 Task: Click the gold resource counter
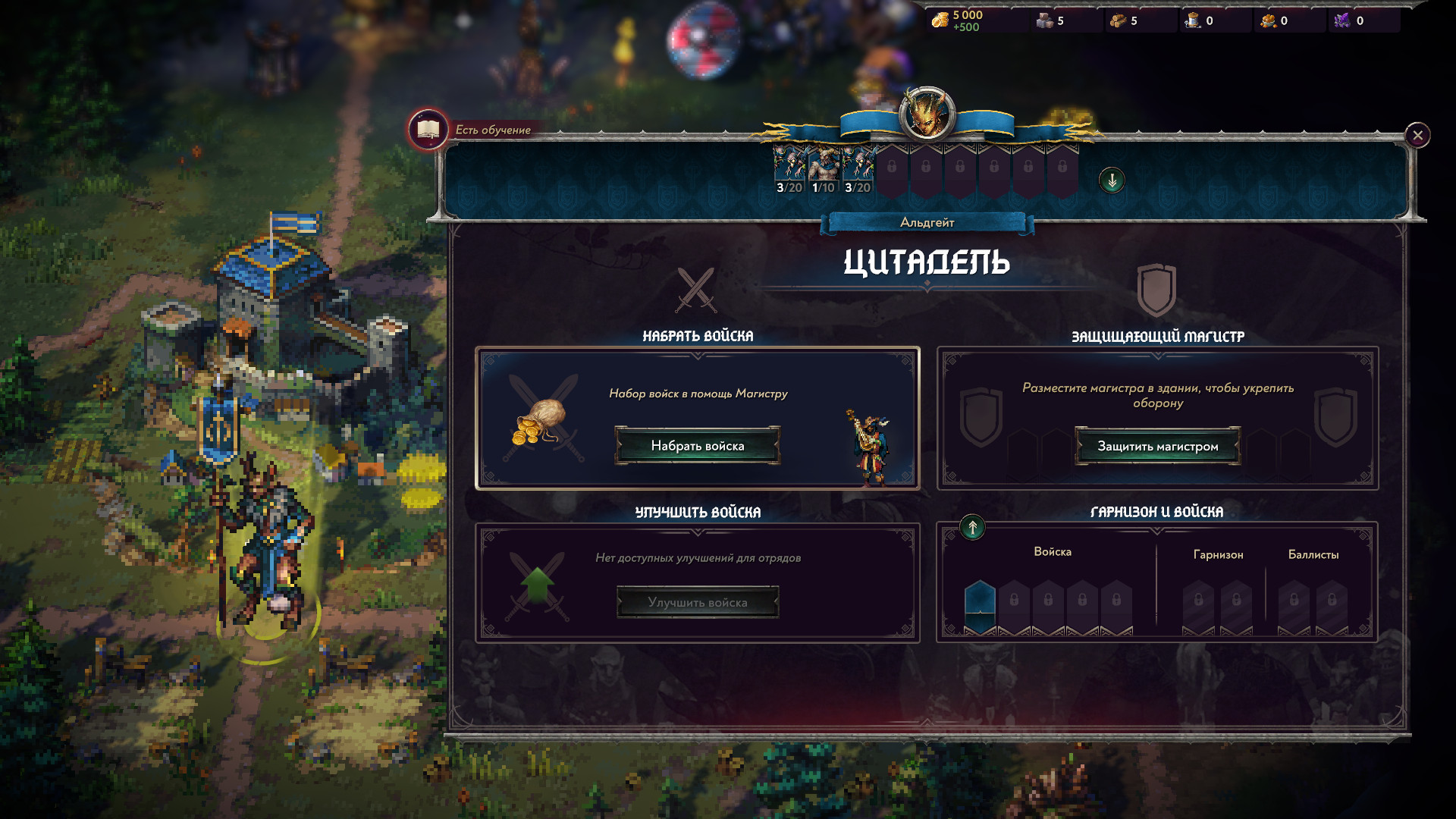pos(957,20)
